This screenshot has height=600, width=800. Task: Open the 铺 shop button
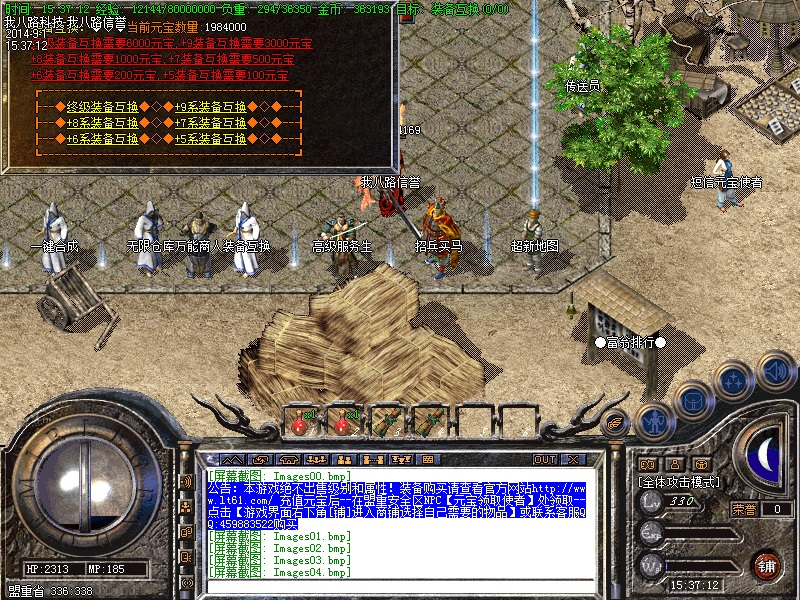766,565
